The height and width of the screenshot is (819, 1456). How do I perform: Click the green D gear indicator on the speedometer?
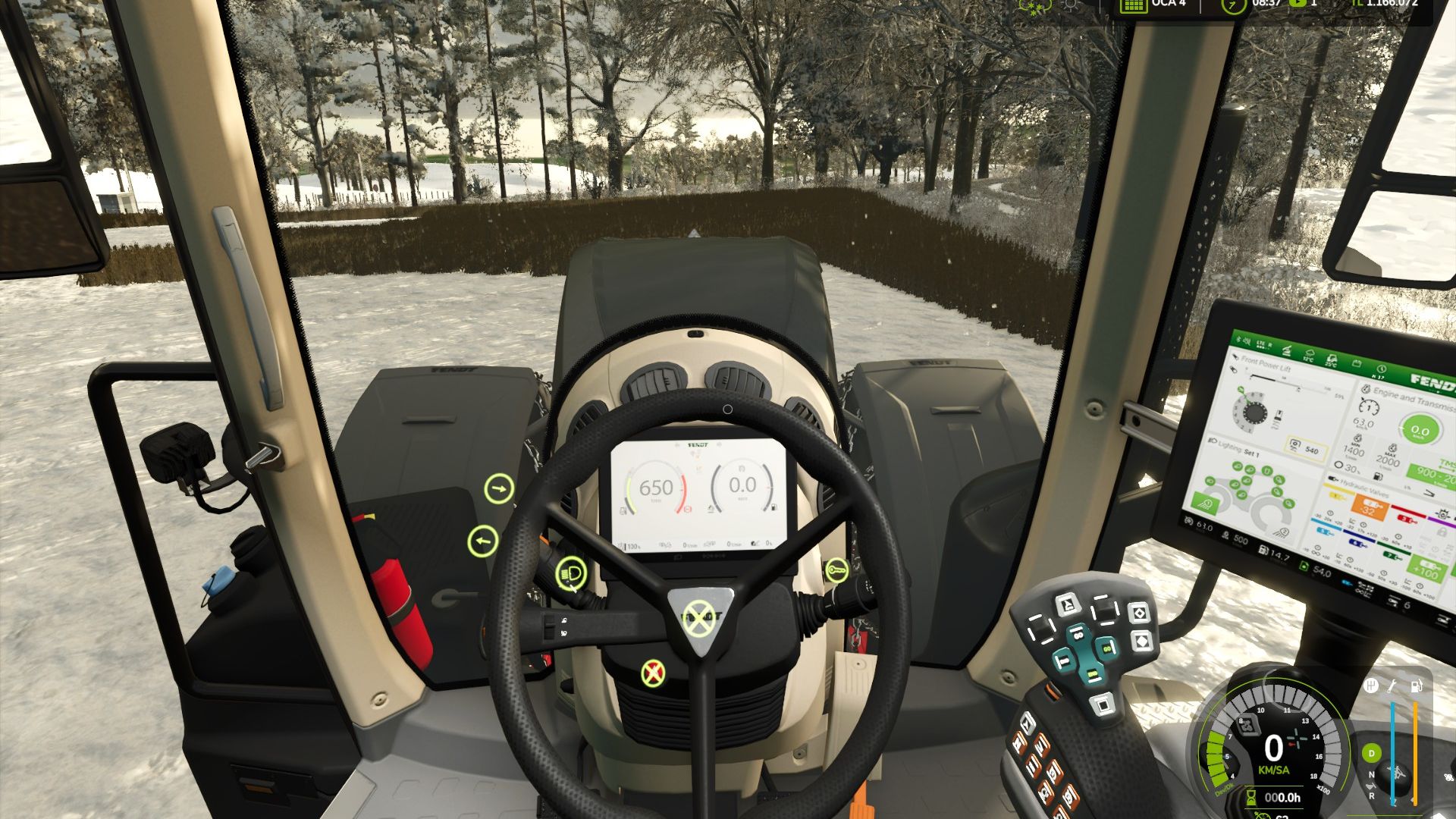(1371, 752)
